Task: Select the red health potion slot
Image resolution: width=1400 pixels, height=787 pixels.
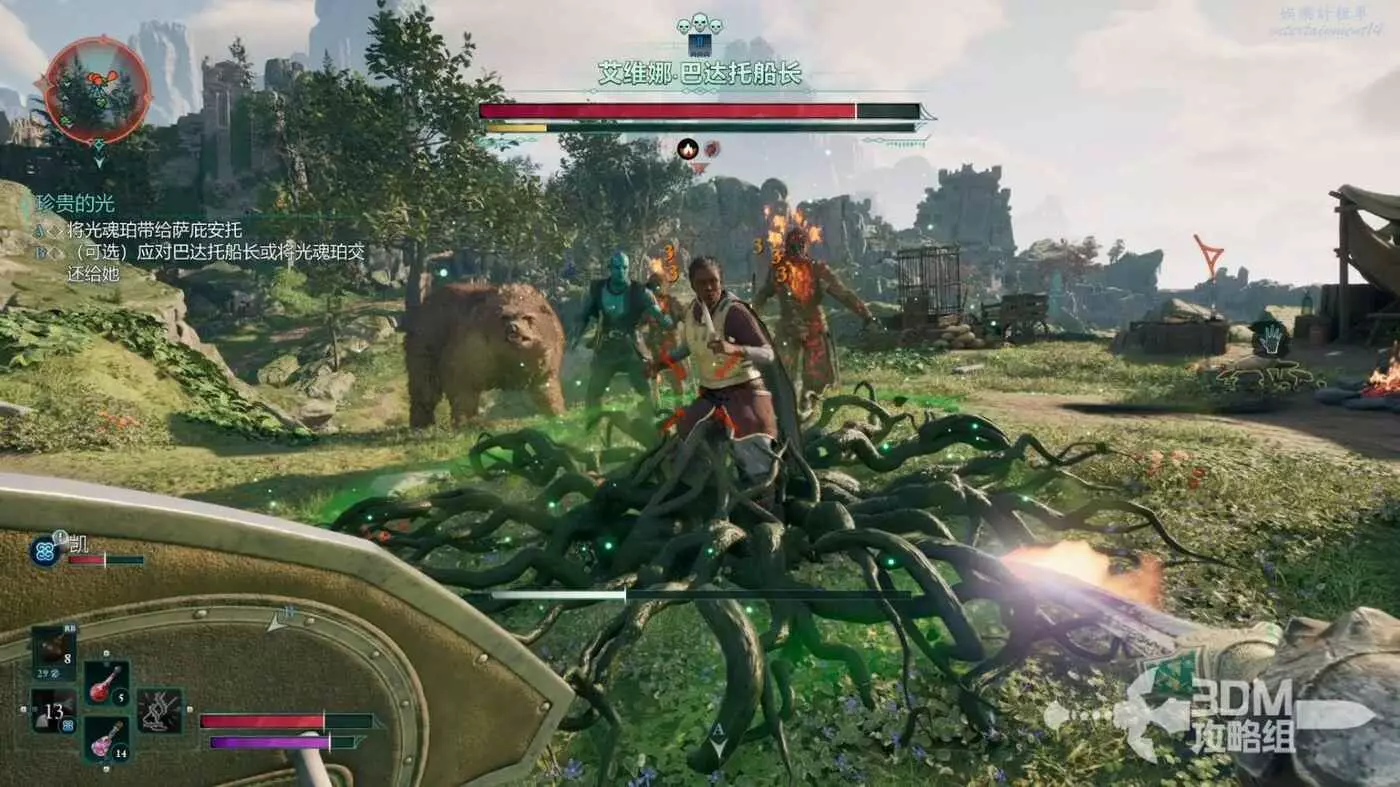Action: coord(105,683)
